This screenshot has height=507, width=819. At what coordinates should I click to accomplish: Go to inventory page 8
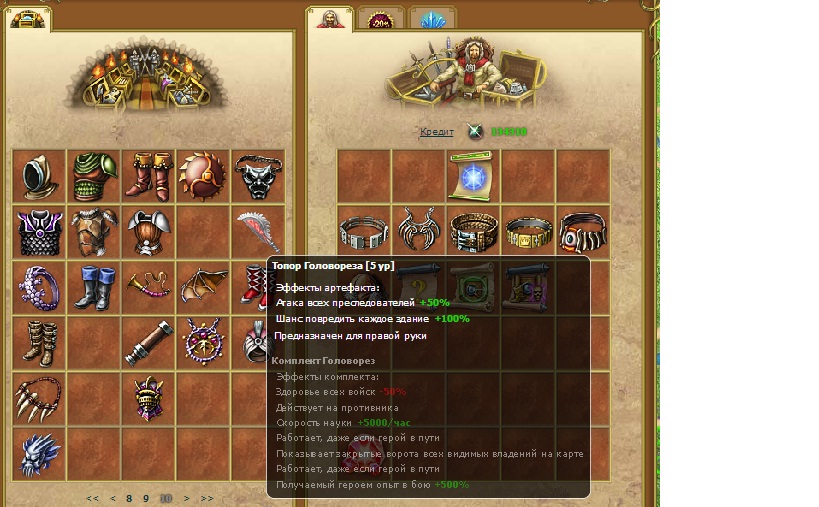click(x=129, y=498)
